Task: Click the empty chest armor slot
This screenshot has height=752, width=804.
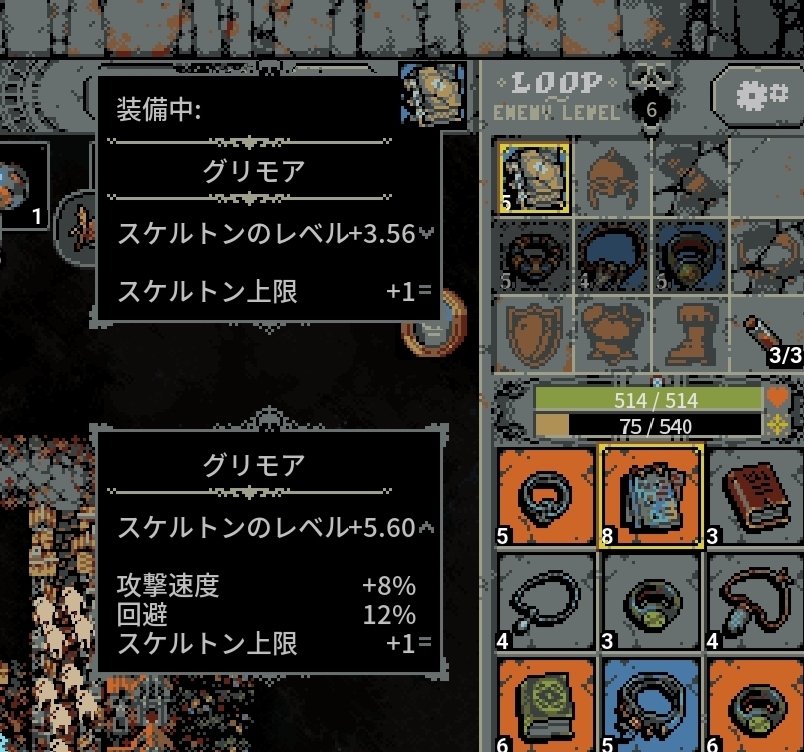Action: click(612, 332)
